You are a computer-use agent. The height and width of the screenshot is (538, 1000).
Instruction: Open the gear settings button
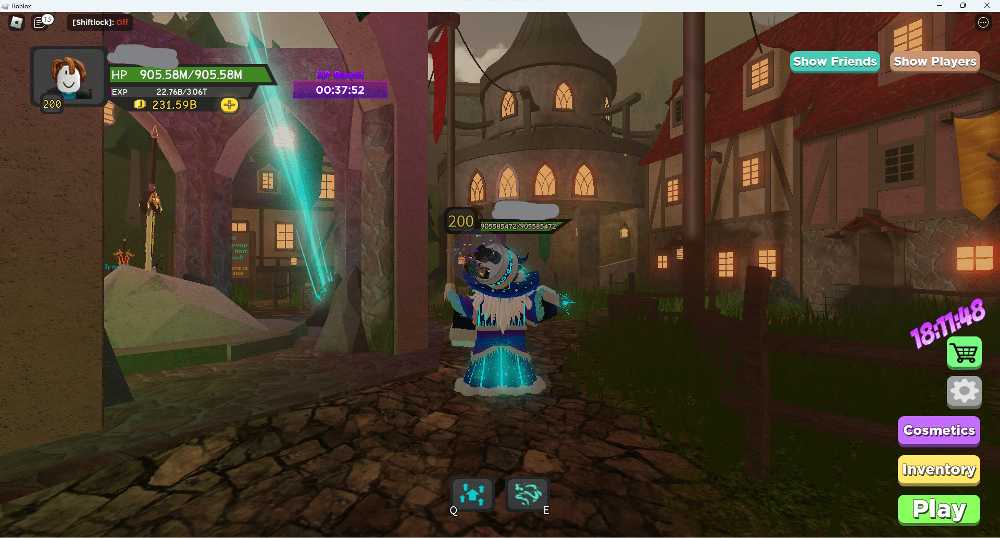(964, 391)
